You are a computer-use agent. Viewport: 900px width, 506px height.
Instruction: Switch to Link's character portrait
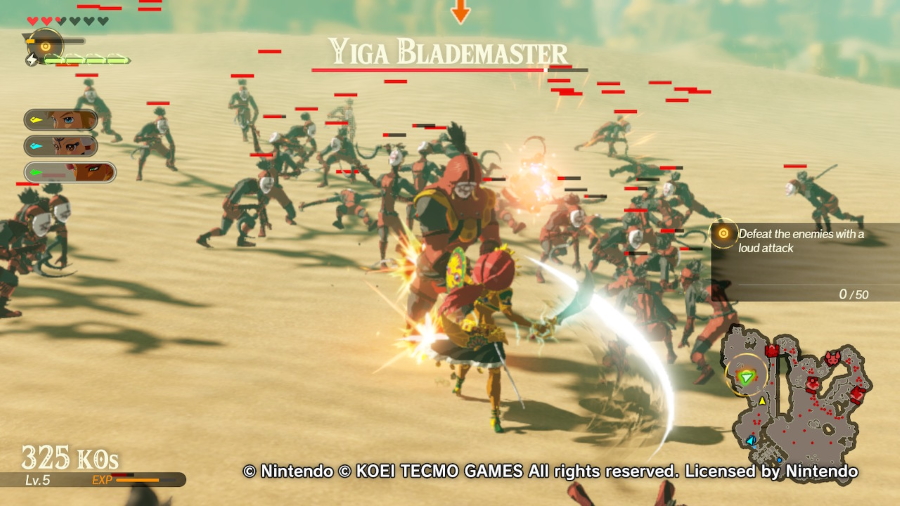coord(62,121)
